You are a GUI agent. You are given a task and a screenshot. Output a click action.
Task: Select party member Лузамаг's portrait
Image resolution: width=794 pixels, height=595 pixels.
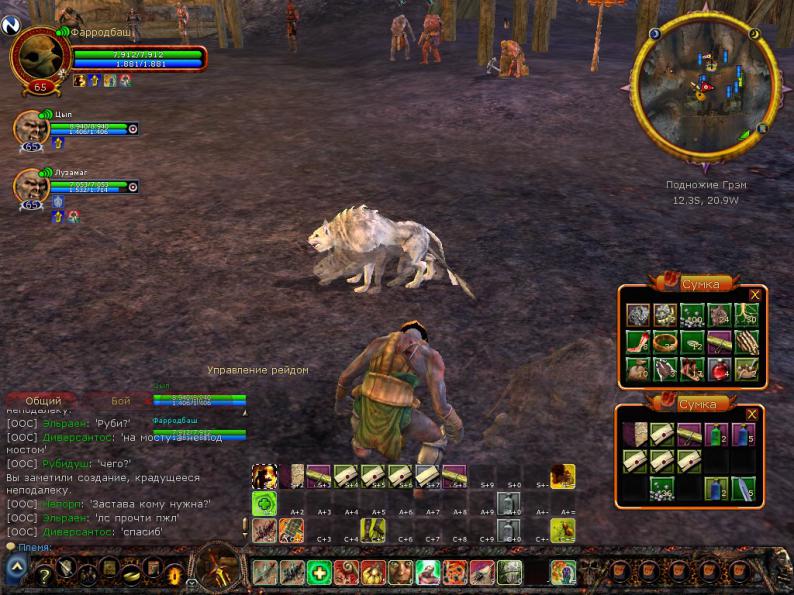32,186
